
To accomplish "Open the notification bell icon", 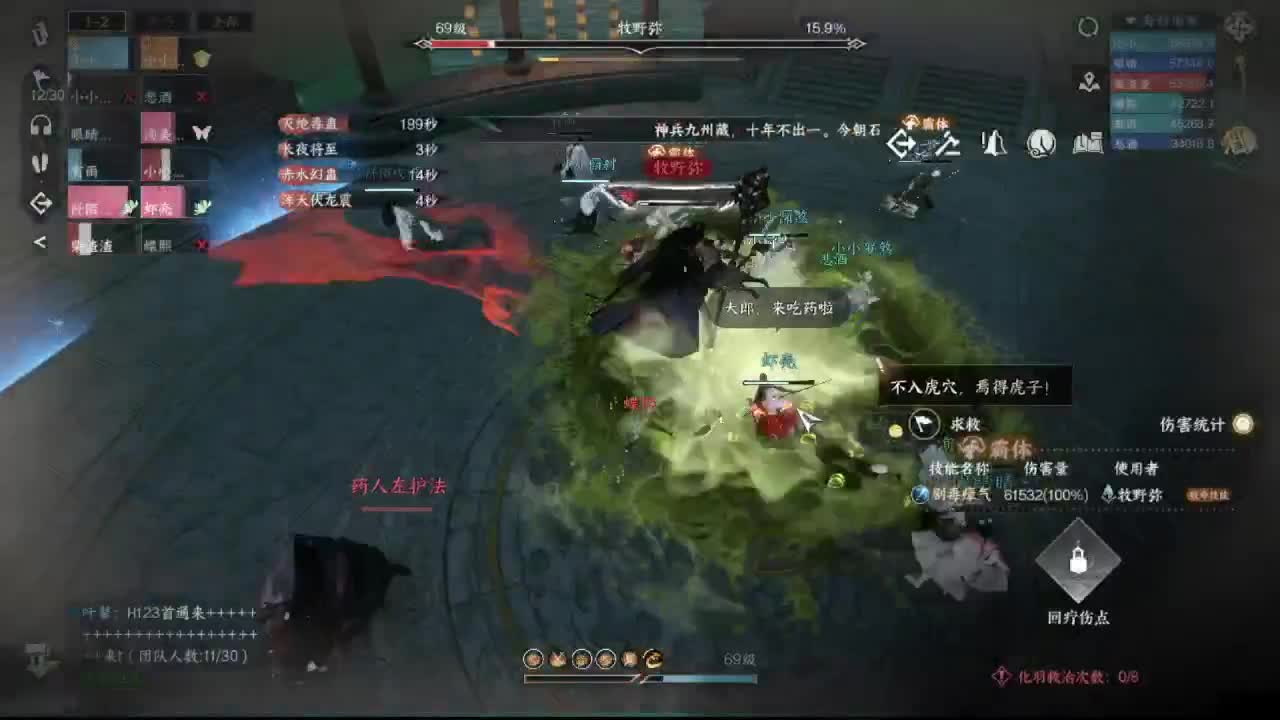I will tap(993, 144).
